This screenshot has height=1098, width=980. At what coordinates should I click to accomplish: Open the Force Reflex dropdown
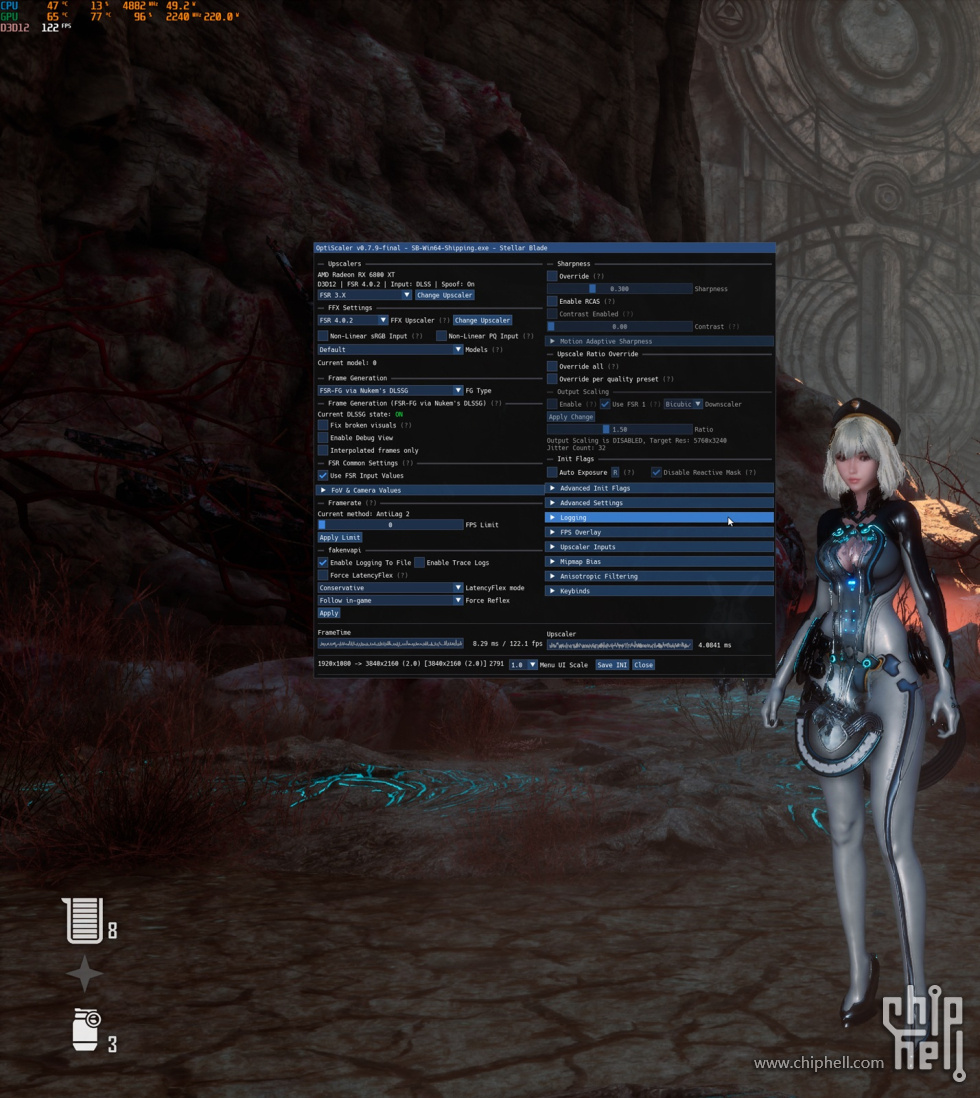click(x=390, y=600)
